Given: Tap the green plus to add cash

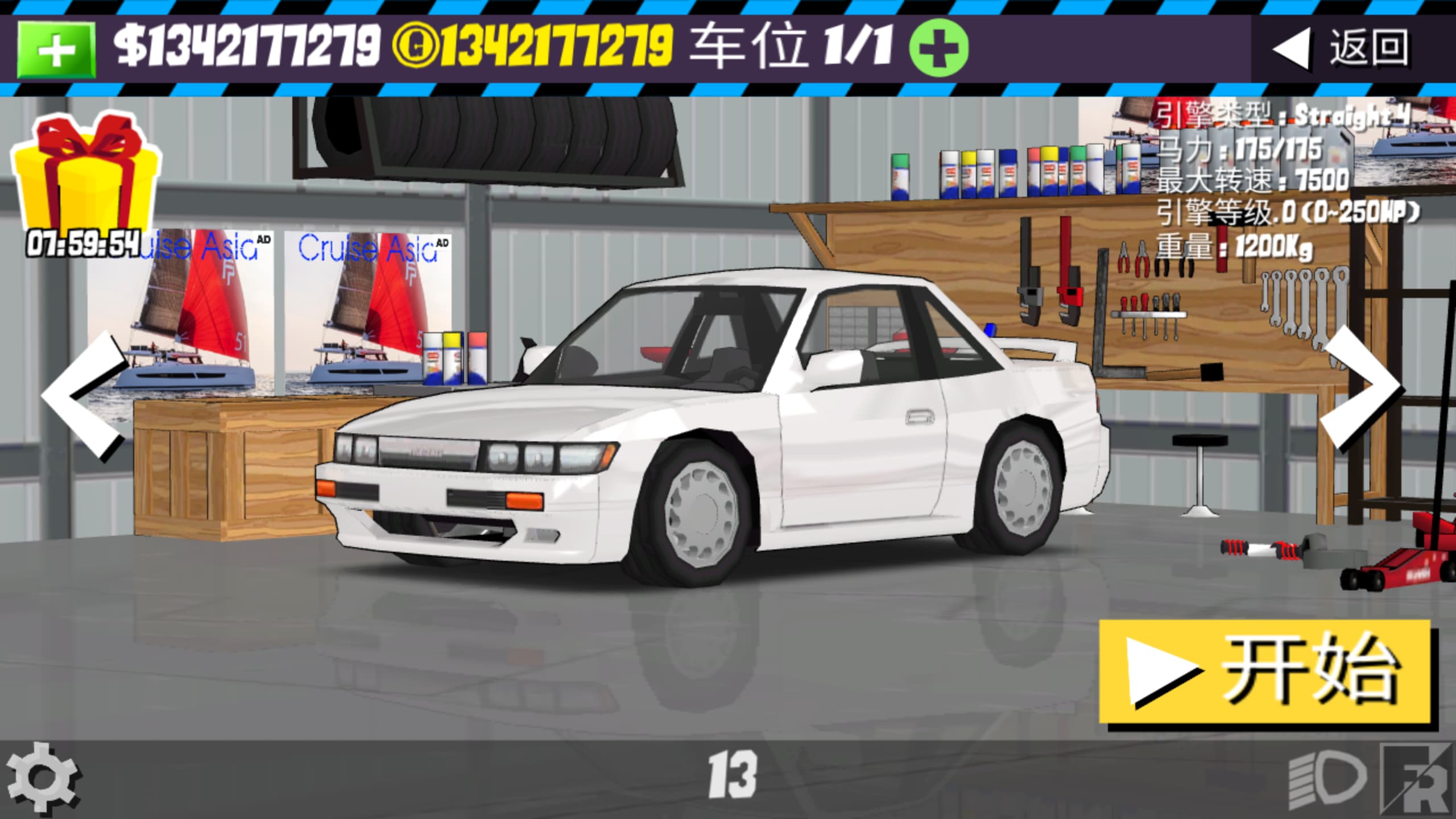Looking at the screenshot, I should (54, 48).
